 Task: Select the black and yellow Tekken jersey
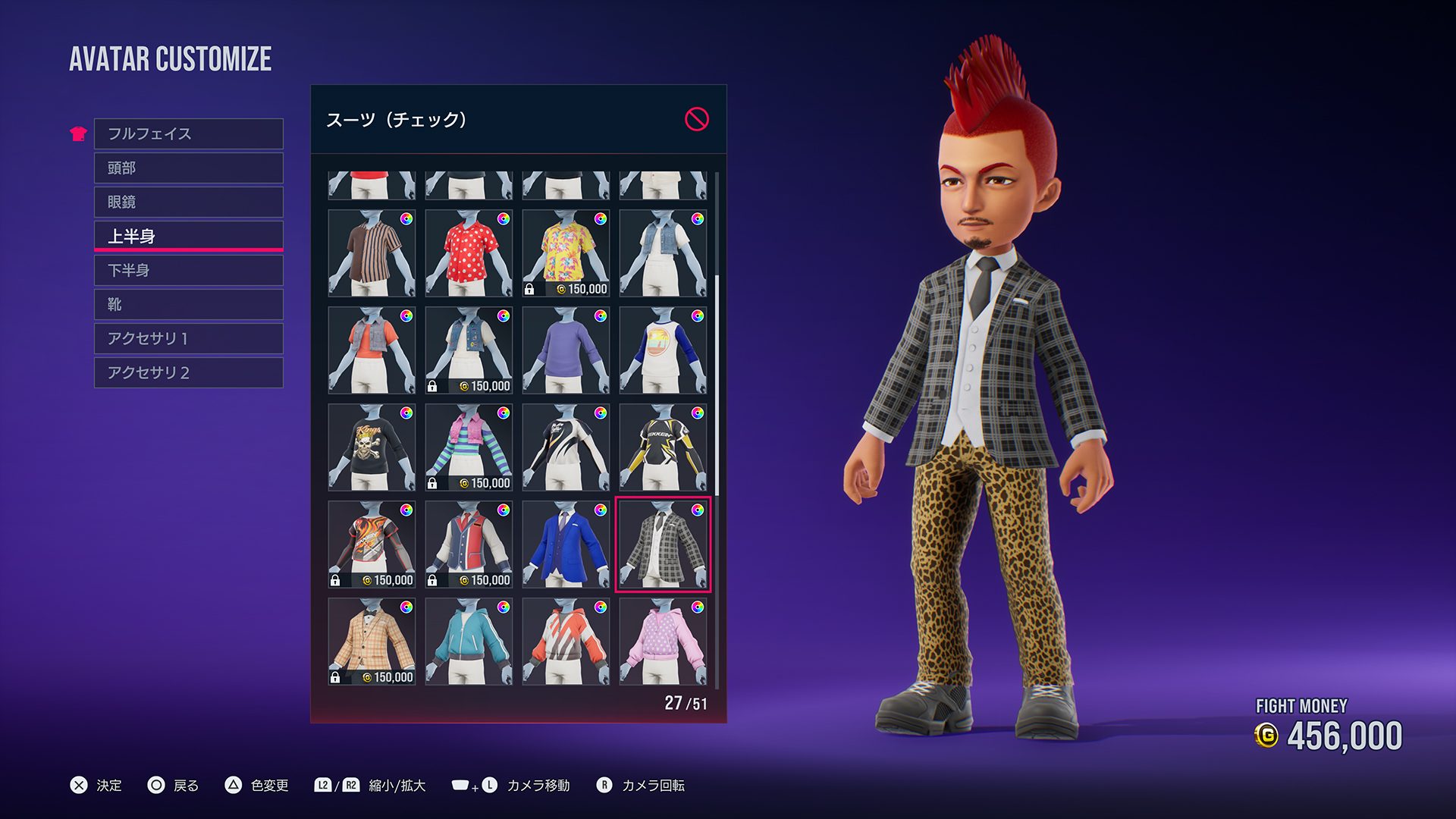click(x=662, y=447)
